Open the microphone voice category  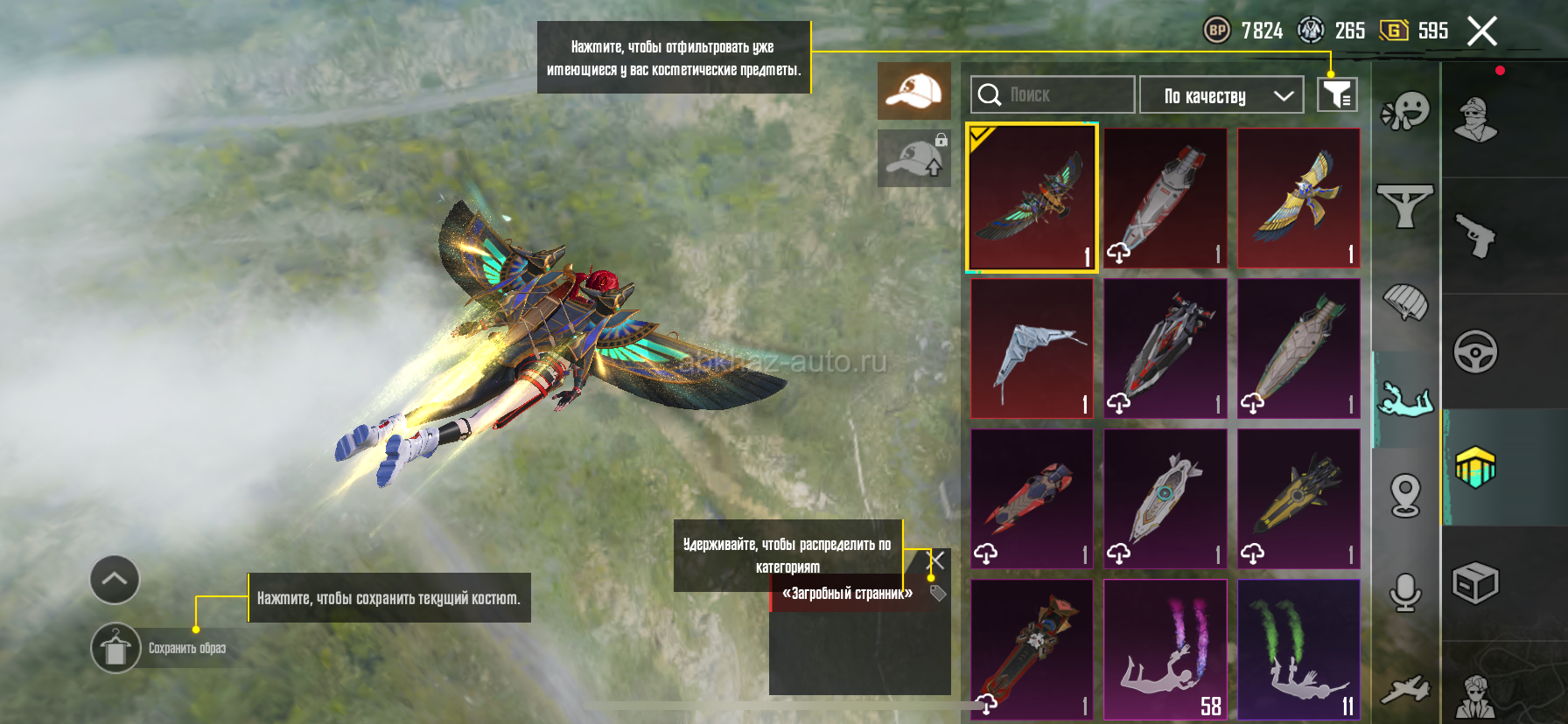pos(1405,593)
